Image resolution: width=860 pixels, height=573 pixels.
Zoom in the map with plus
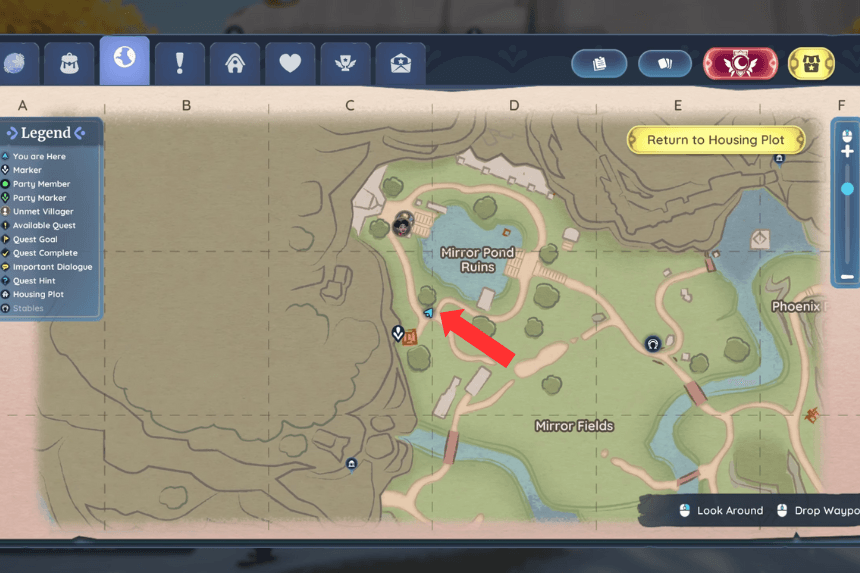[x=847, y=151]
